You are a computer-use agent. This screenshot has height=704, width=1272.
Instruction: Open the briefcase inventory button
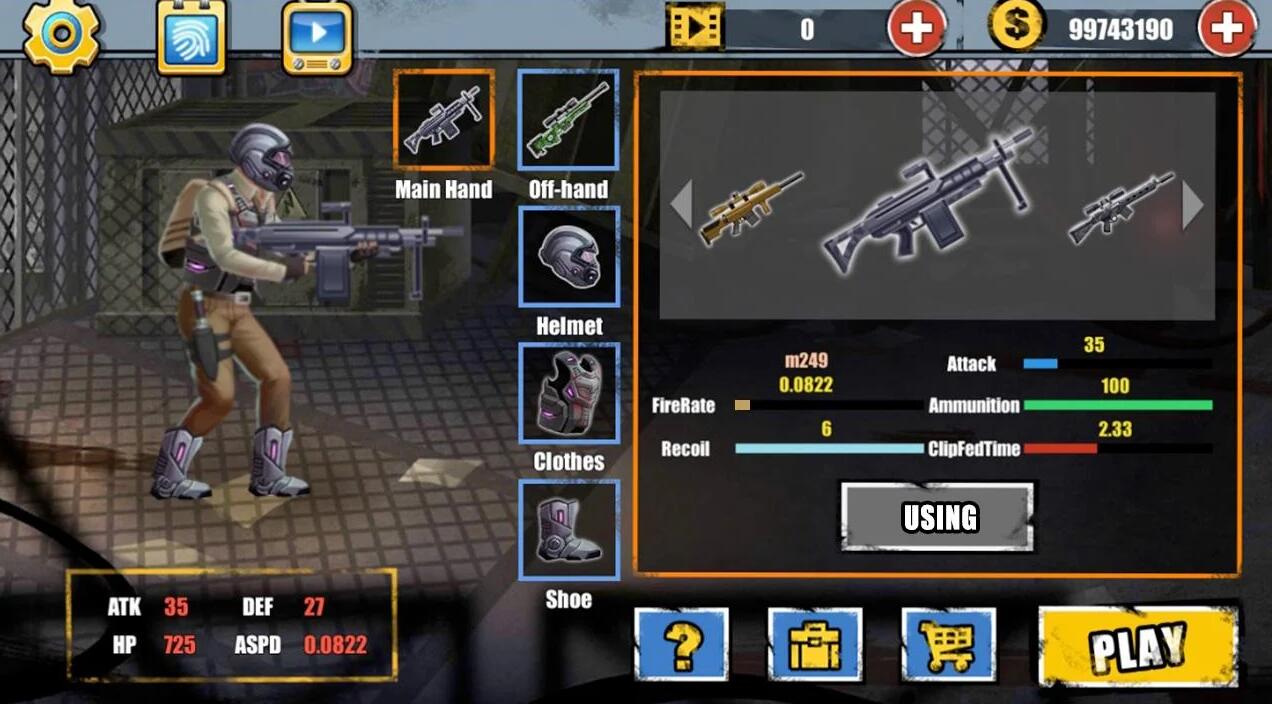815,645
